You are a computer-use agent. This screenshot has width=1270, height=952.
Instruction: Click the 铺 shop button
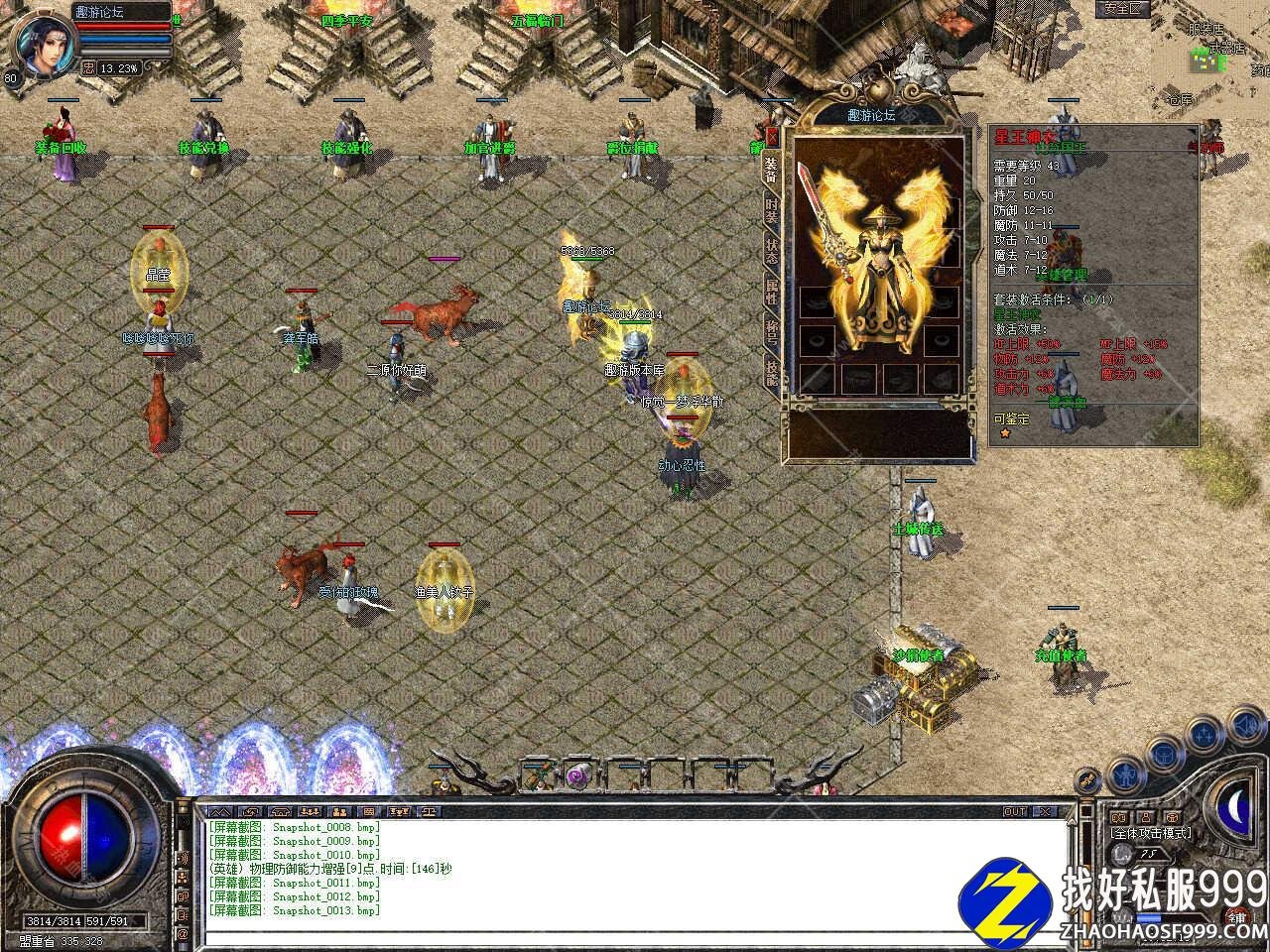click(x=1237, y=917)
